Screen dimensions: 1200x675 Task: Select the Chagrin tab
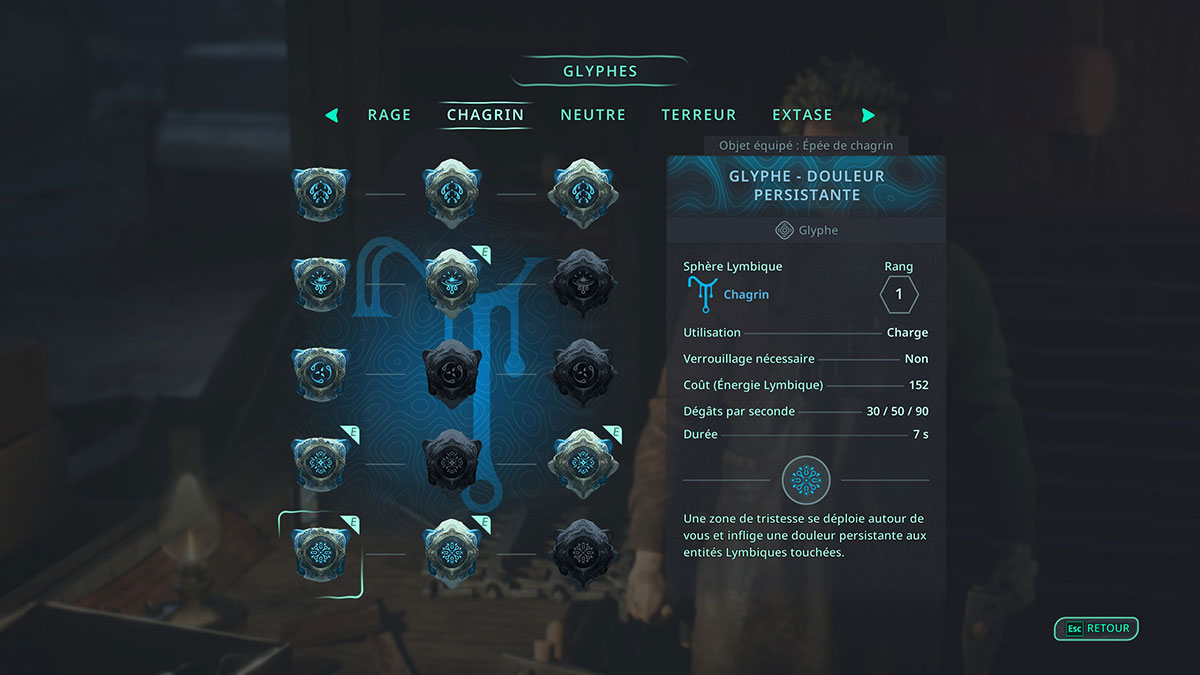point(485,115)
